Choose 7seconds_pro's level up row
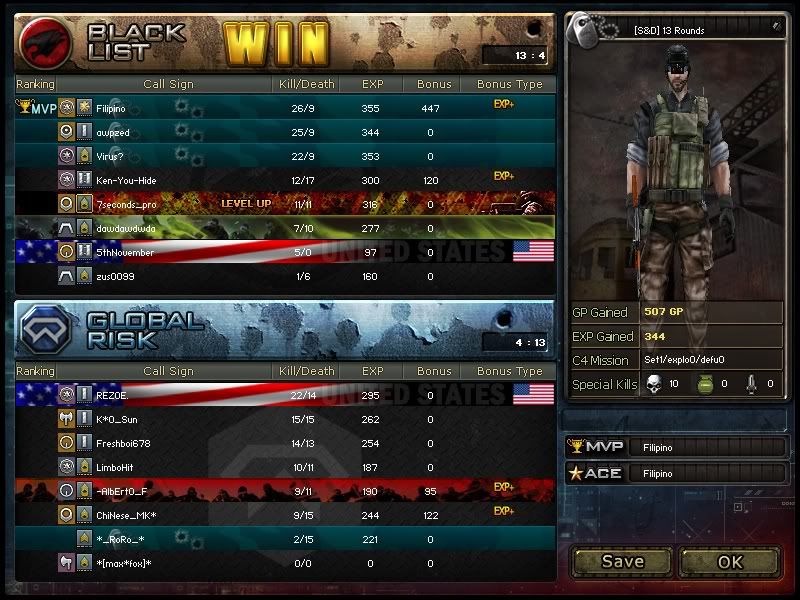Screen dimensions: 800x600 285,204
